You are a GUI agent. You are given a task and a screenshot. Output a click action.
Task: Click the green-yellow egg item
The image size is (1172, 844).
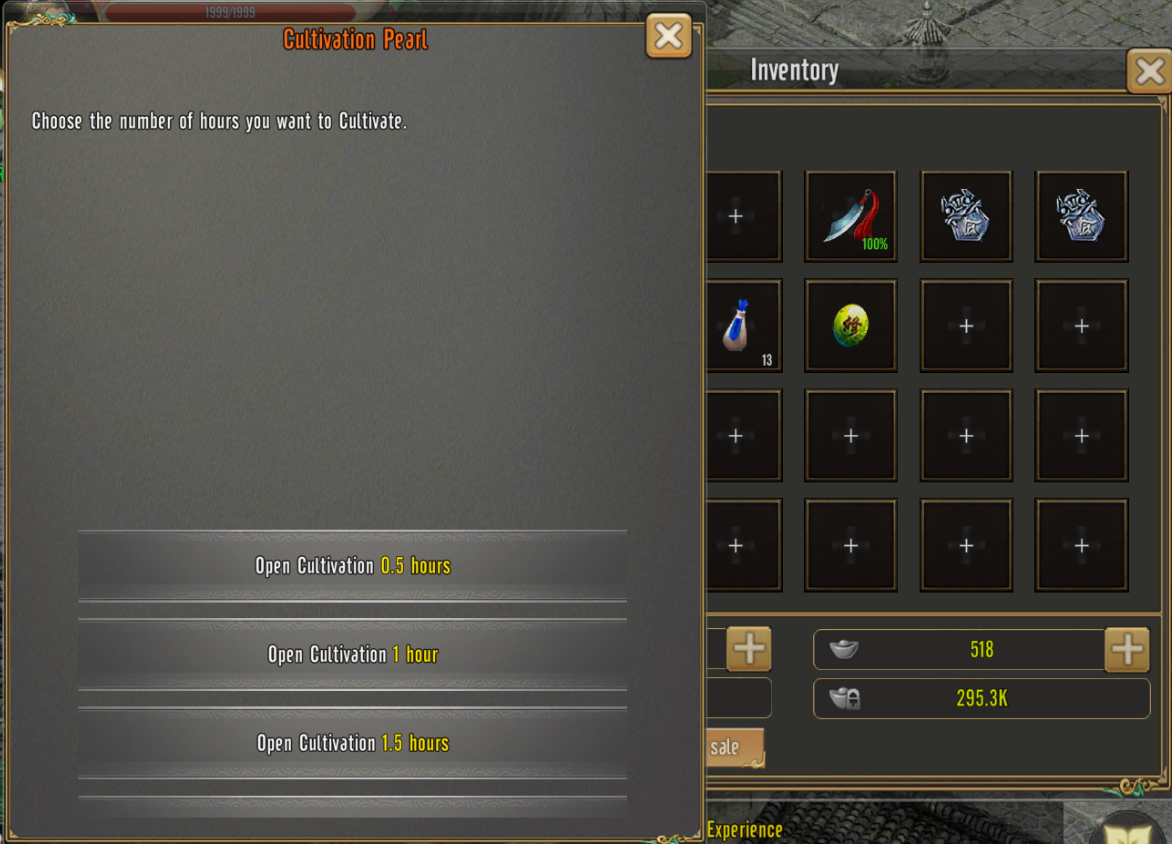pyautogui.click(x=850, y=326)
